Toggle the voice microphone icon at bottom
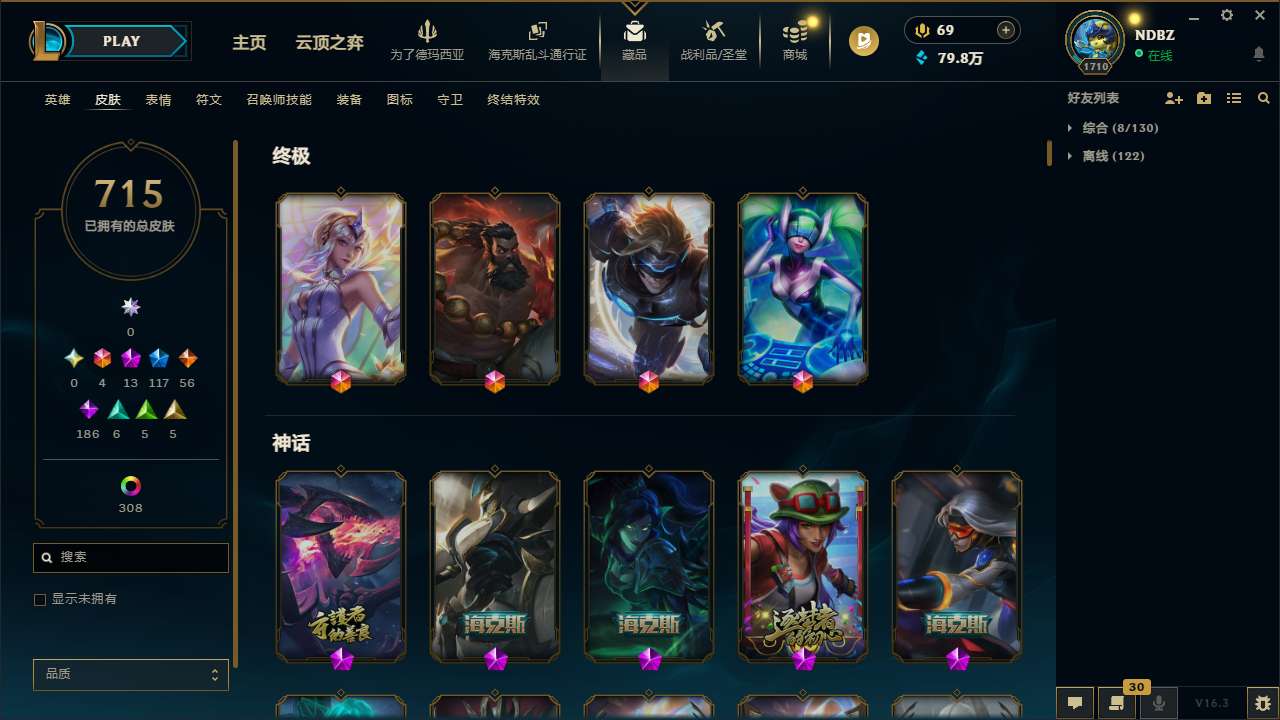This screenshot has height=720, width=1280. coord(1159,703)
